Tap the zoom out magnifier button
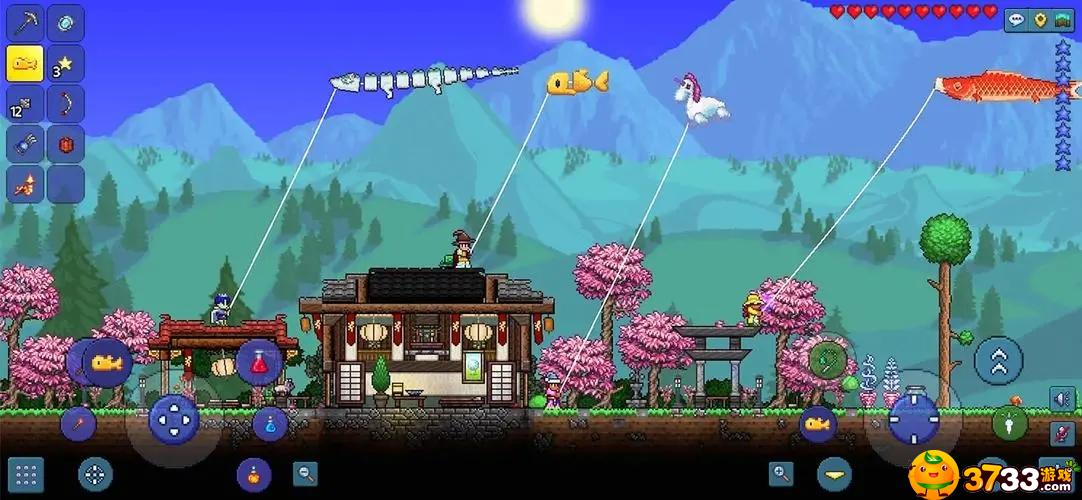Screen dimensions: 1082x500 click(x=306, y=473)
